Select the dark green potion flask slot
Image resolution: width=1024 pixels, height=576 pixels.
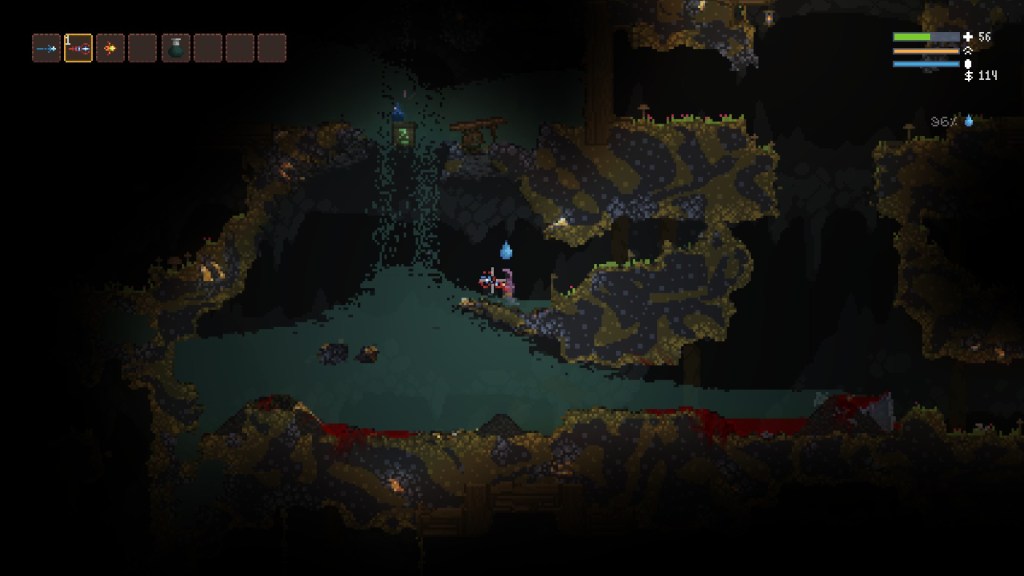pos(175,48)
